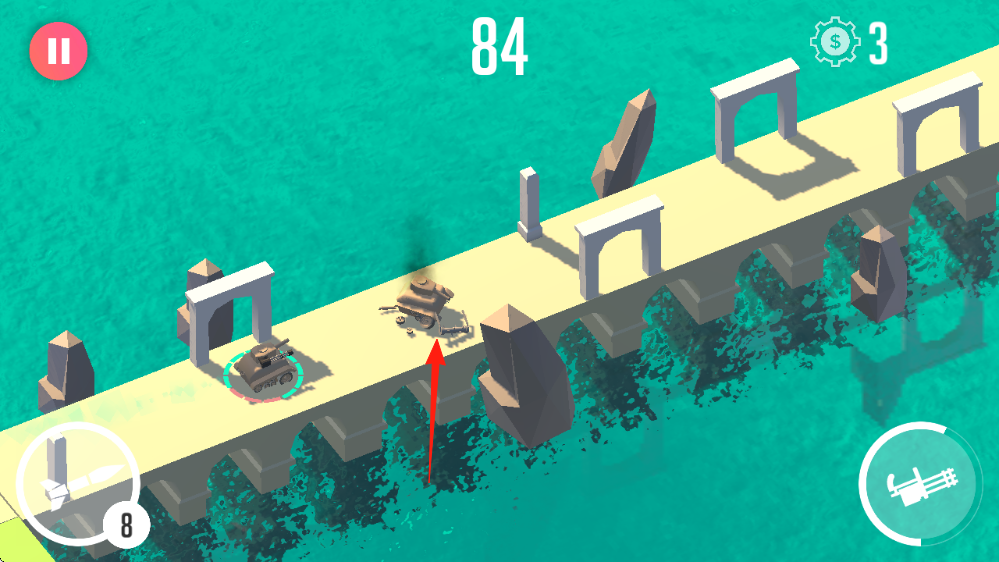Activate the minigun weapon button

click(x=918, y=485)
